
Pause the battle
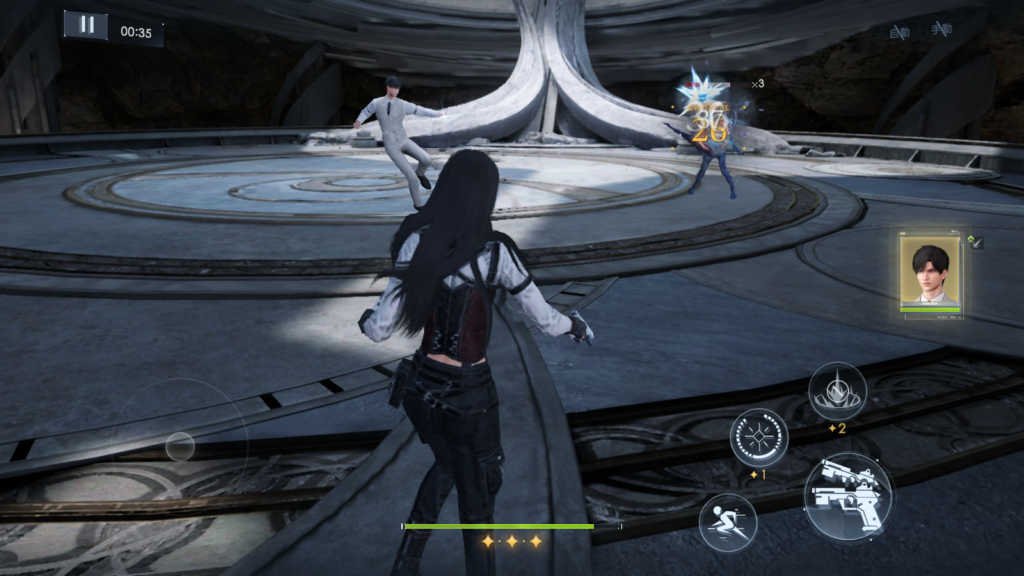(x=86, y=25)
